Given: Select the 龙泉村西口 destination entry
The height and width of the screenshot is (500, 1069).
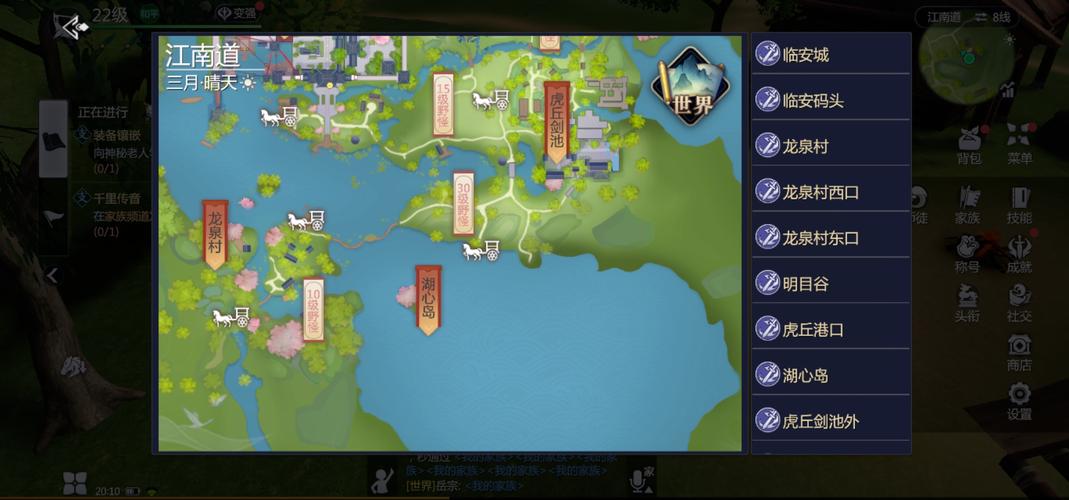Looking at the screenshot, I should 830,192.
